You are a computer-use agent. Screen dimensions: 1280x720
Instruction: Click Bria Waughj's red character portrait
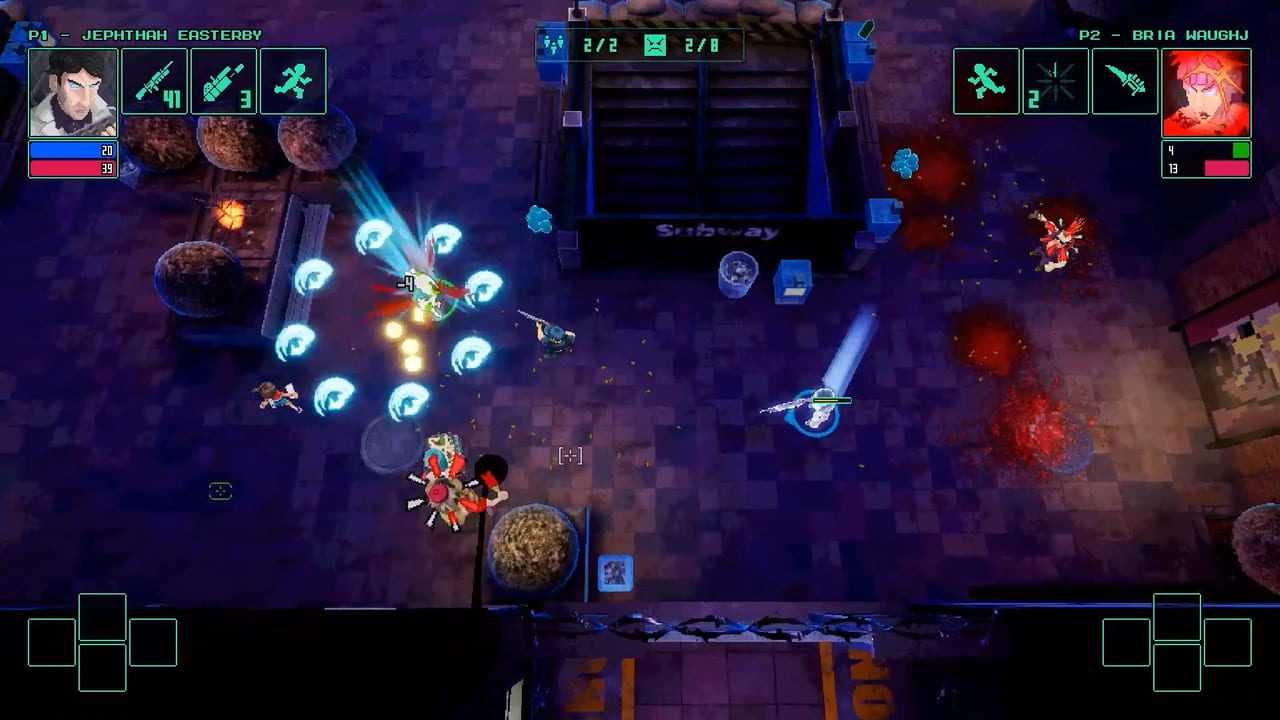(x=1206, y=92)
